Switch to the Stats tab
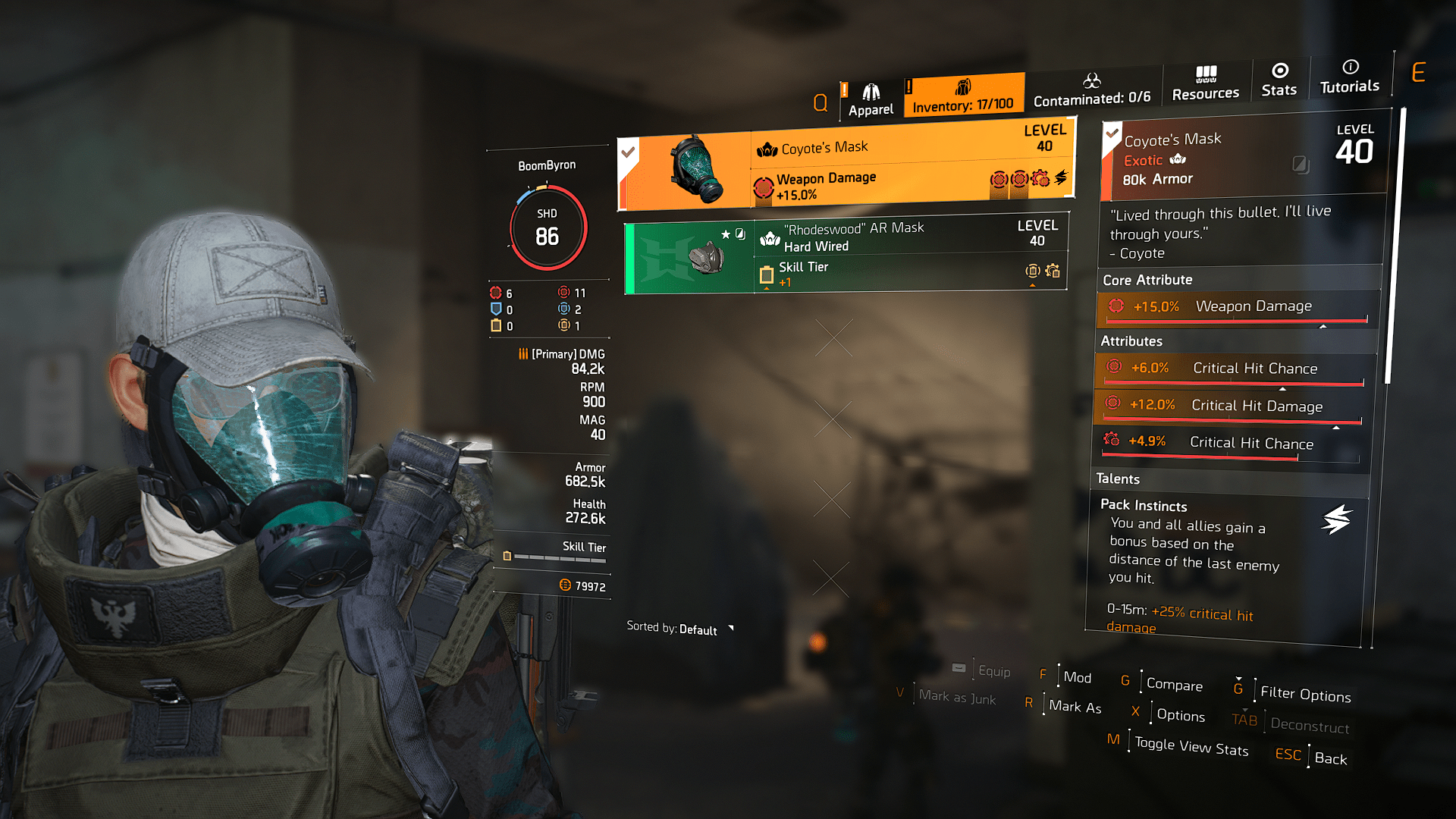This screenshot has height=819, width=1456. [1279, 80]
